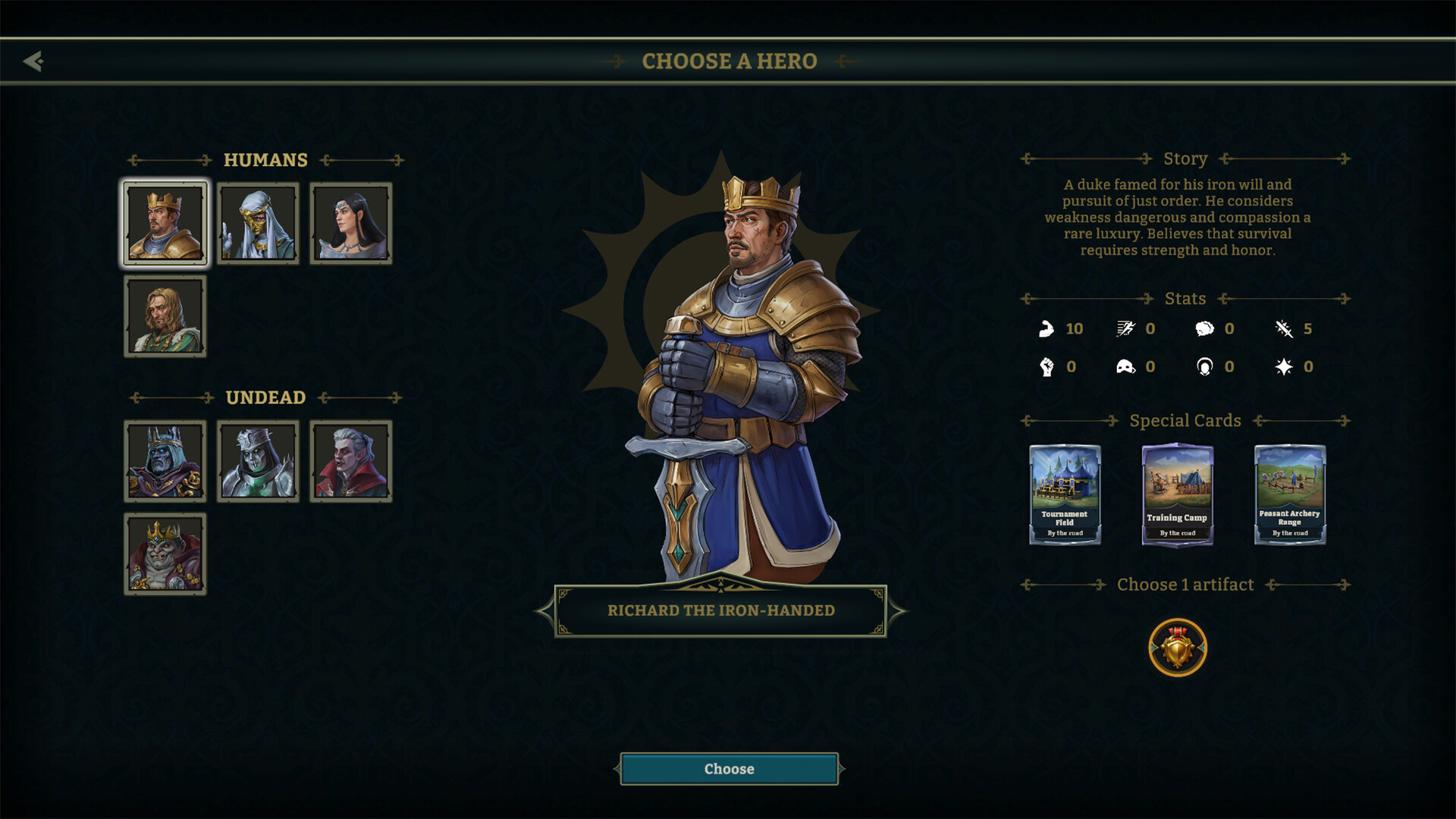Pick the armored skeleton knight hero
This screenshot has width=1456, height=819.
click(258, 461)
